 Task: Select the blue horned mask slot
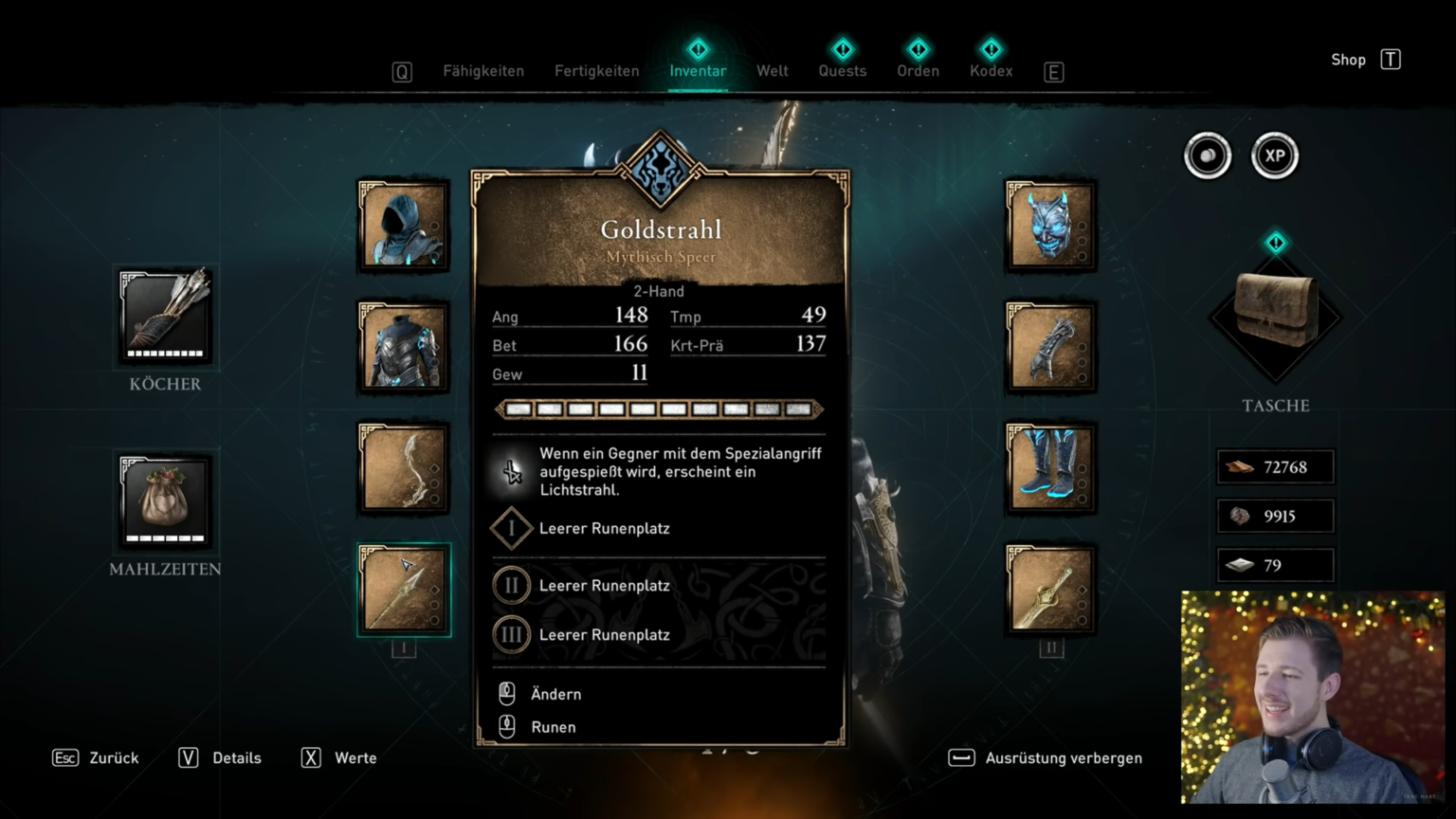tap(1050, 226)
